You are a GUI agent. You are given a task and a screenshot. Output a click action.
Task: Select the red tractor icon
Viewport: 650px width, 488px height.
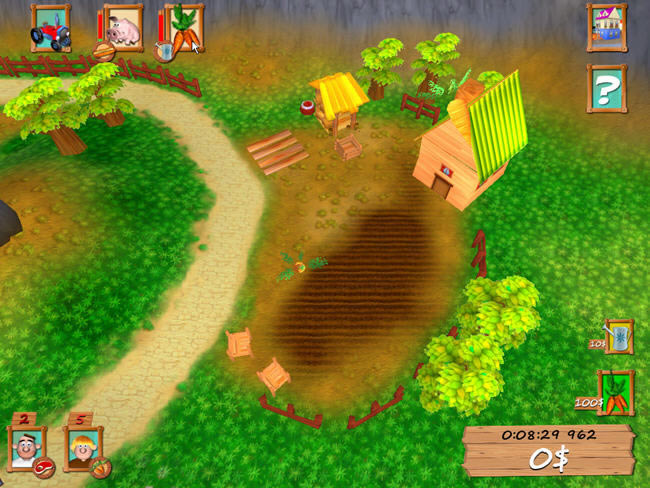tap(50, 28)
